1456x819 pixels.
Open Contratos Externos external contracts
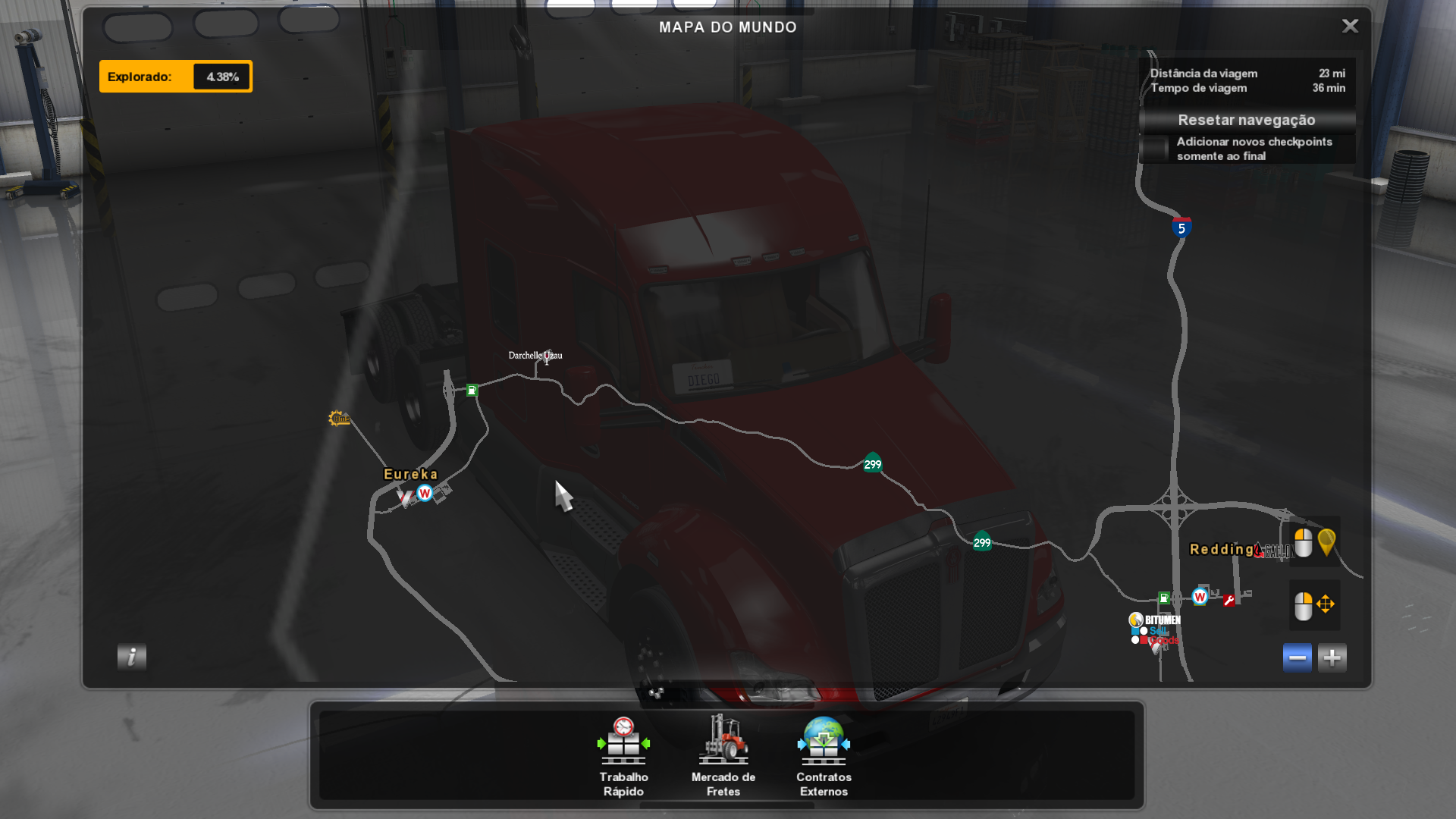[x=824, y=756]
